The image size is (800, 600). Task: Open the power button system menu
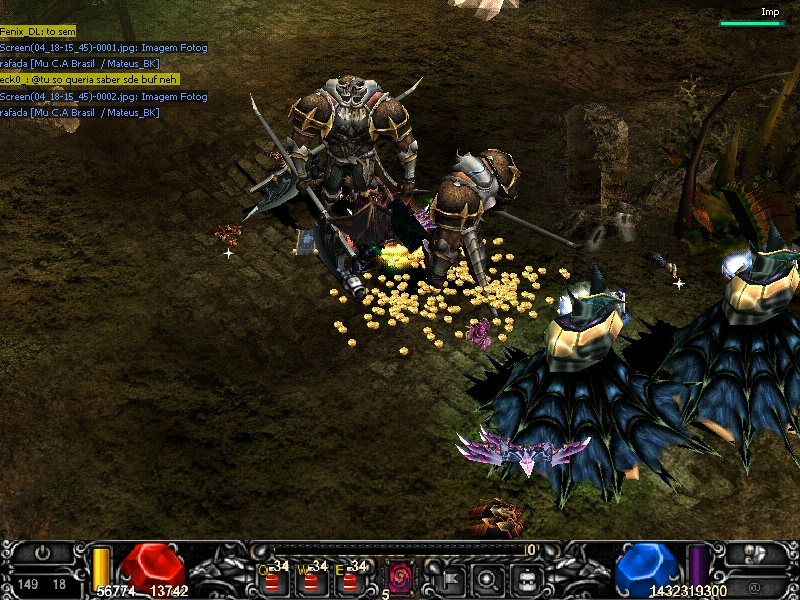(42, 552)
